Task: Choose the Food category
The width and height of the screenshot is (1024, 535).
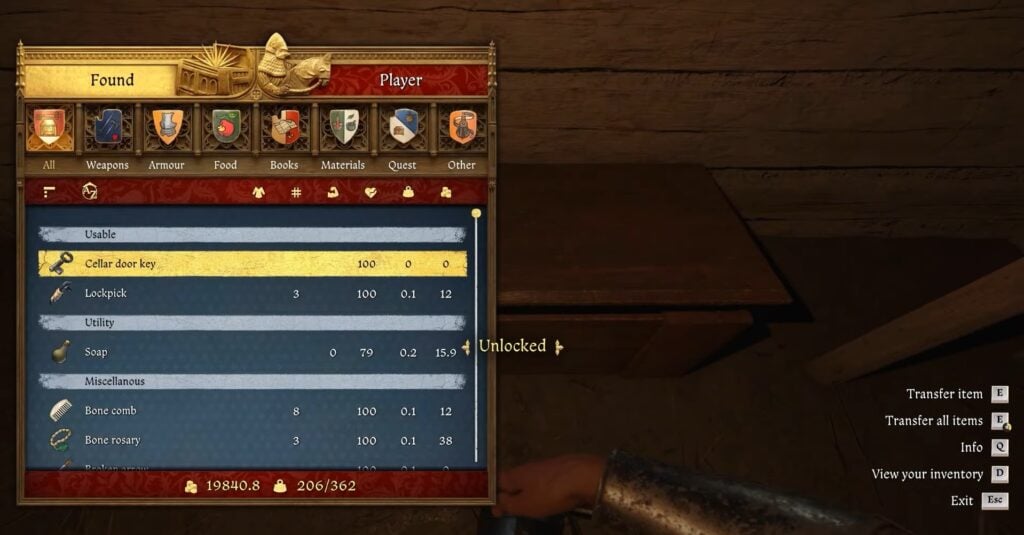Action: (x=225, y=130)
